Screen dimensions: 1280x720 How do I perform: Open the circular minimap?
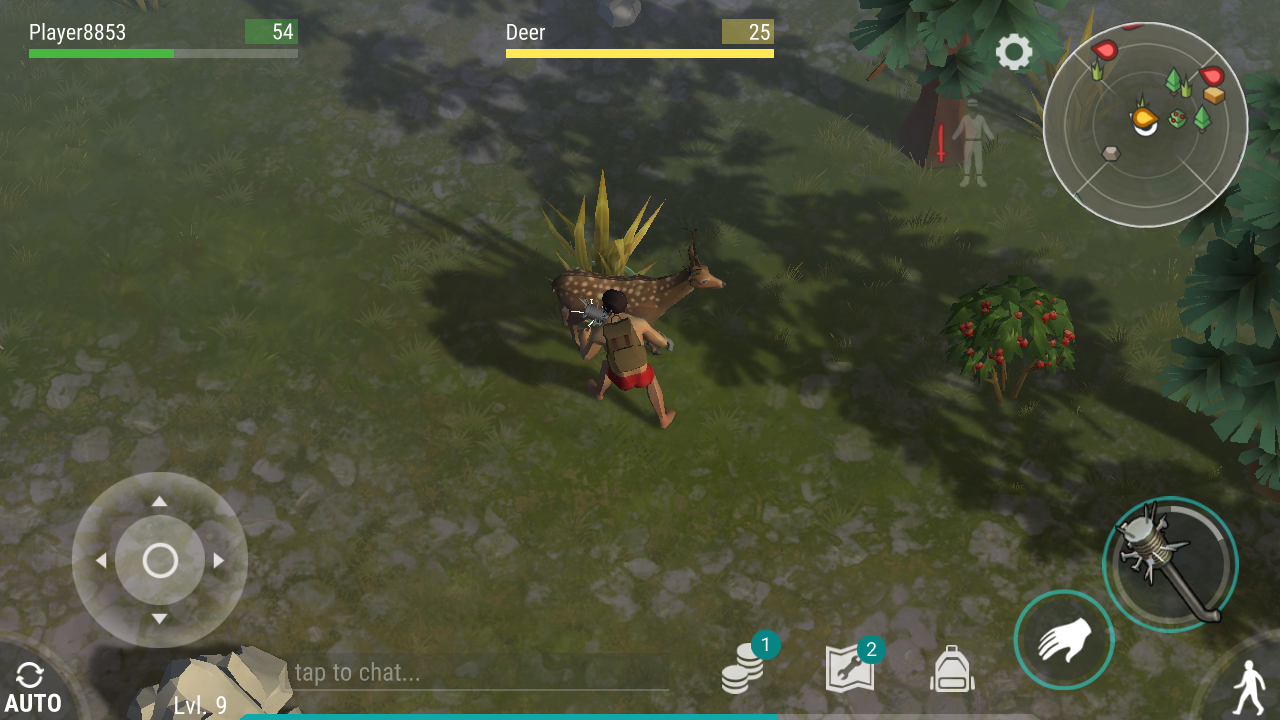point(1145,125)
